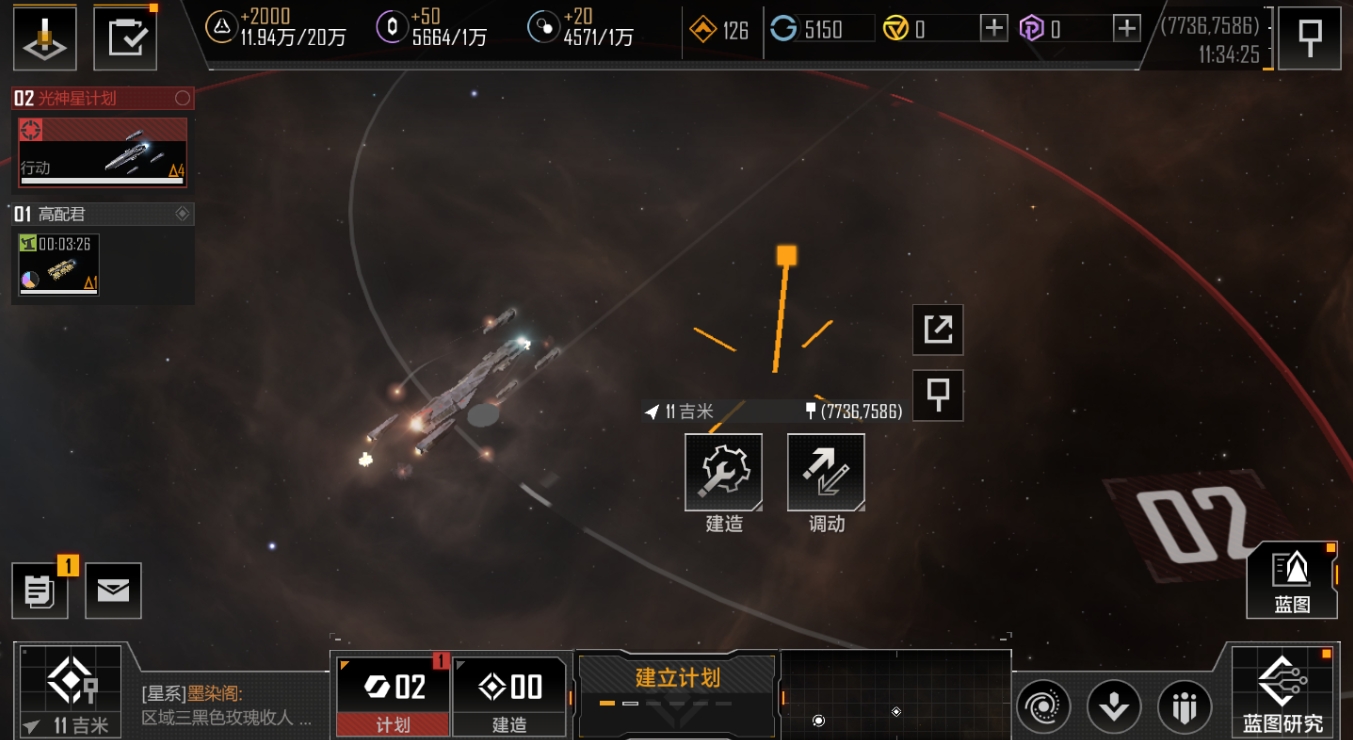Open the galaxy view icon near bottom right

click(1042, 706)
